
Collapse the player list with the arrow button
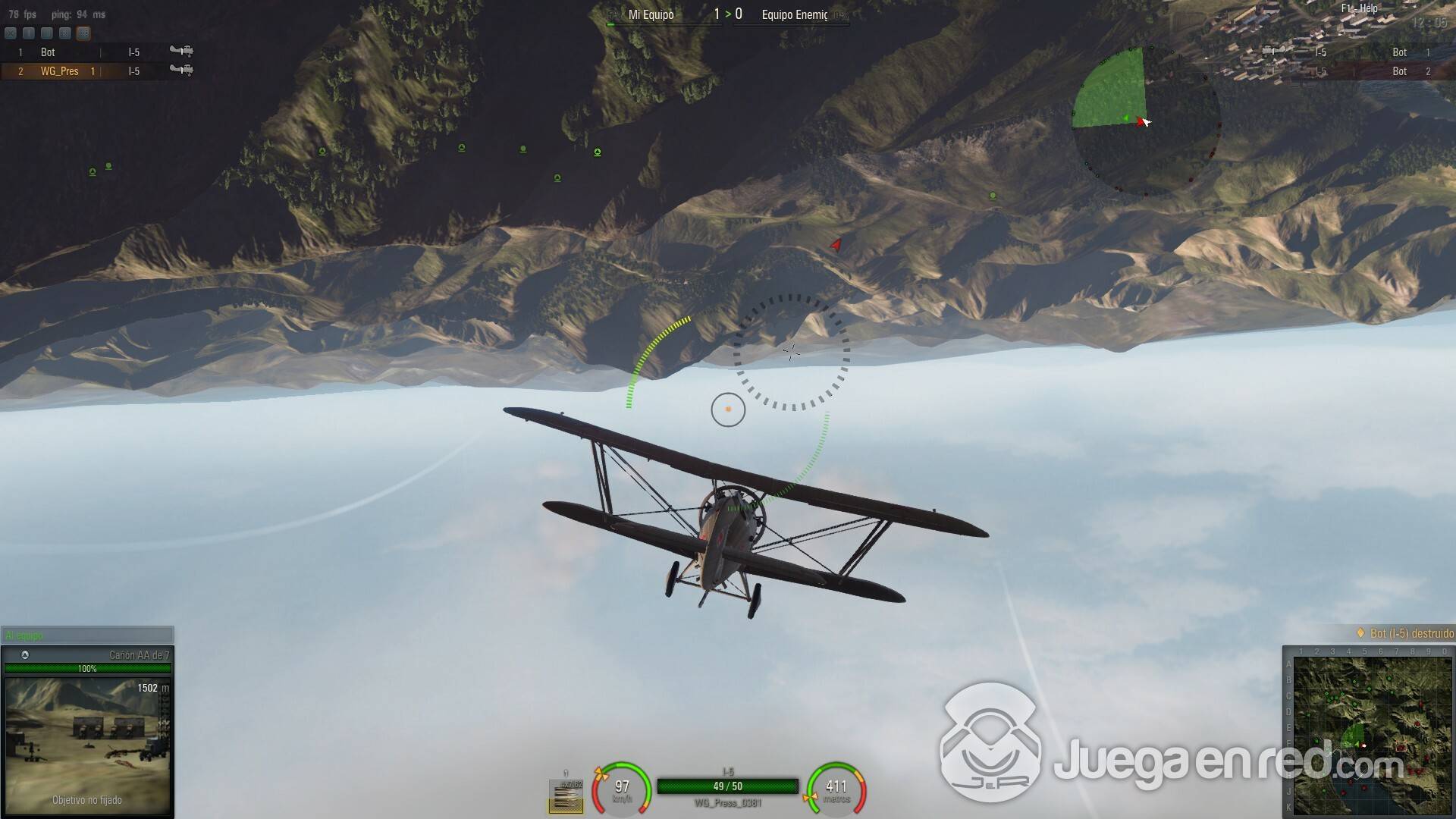[x=11, y=33]
